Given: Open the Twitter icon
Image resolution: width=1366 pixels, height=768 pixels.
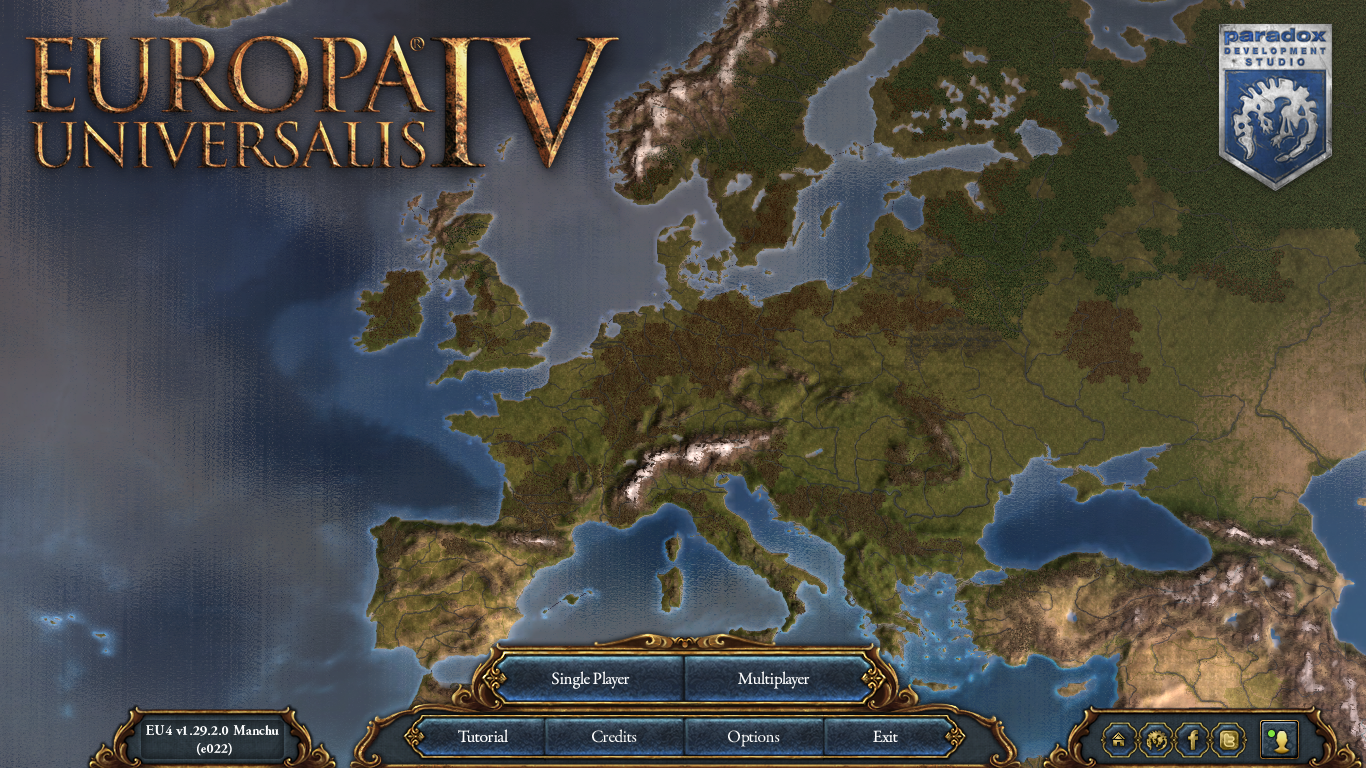Looking at the screenshot, I should coord(1229,740).
